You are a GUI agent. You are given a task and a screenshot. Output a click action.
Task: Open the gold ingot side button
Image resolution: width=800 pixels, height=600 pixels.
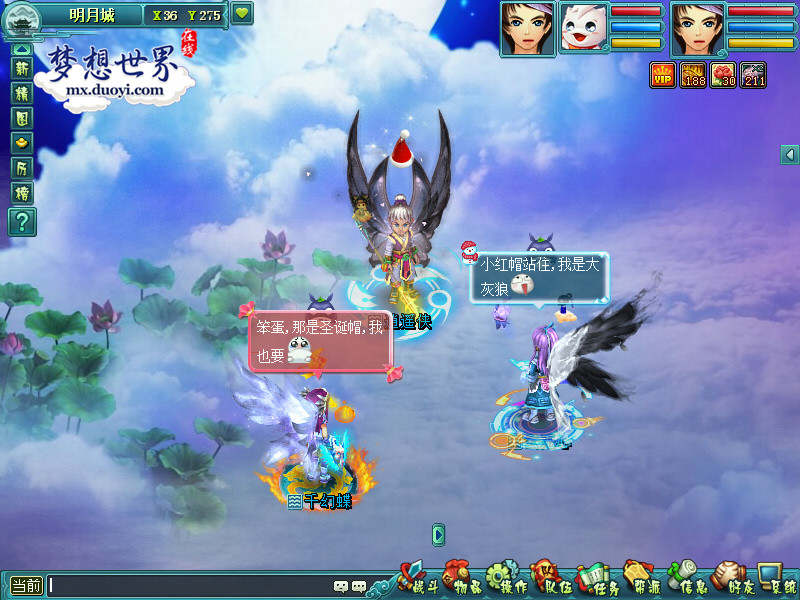pos(22,143)
